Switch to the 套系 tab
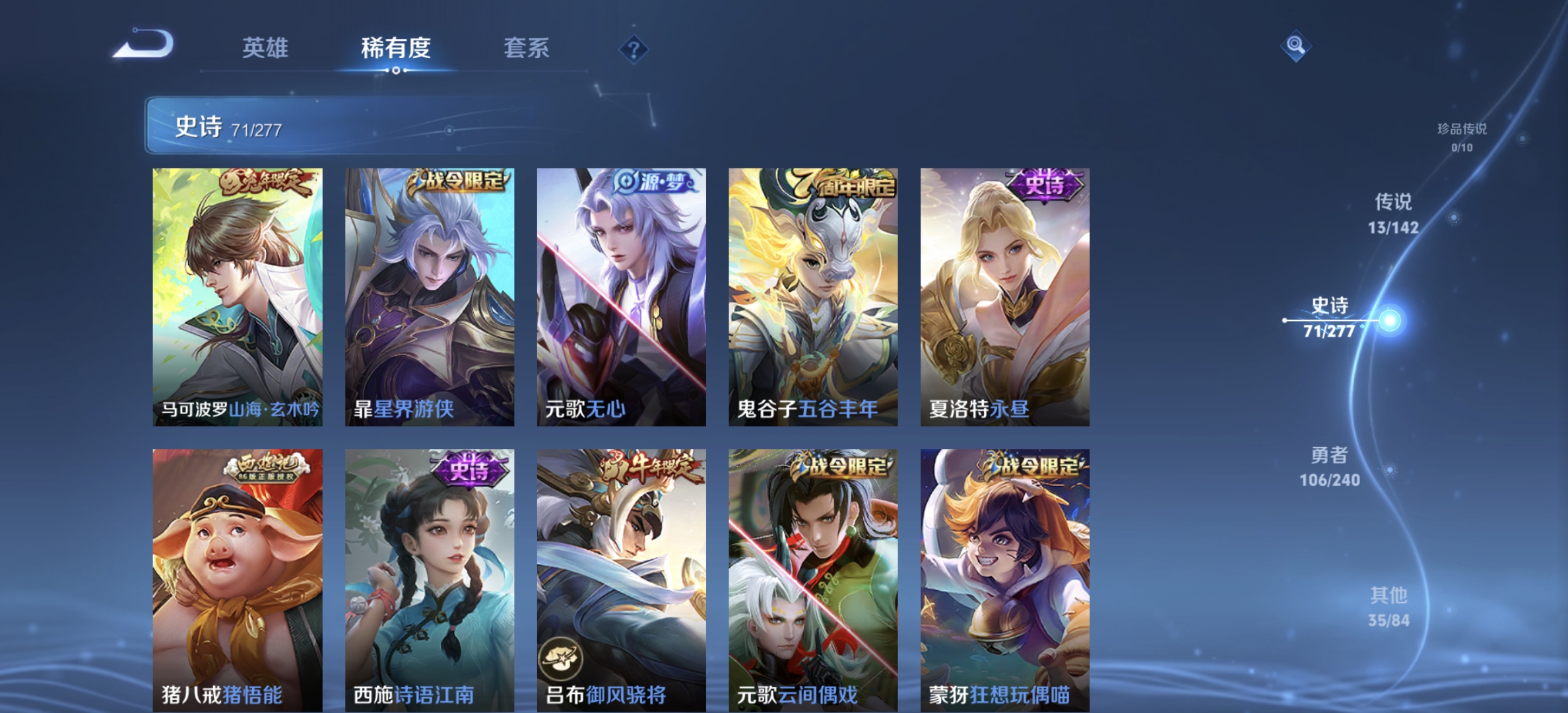Viewport: 1568px width, 713px height. [528, 48]
